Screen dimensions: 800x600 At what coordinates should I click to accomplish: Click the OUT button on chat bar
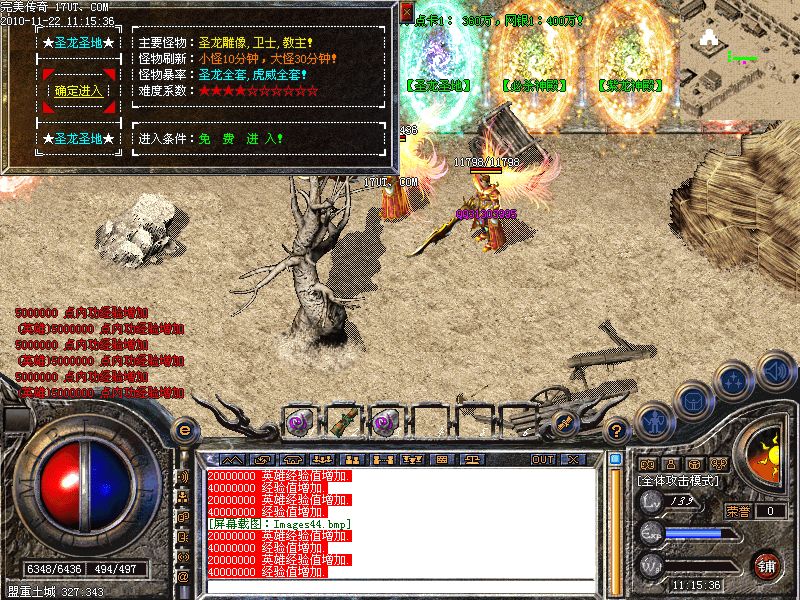coord(543,459)
